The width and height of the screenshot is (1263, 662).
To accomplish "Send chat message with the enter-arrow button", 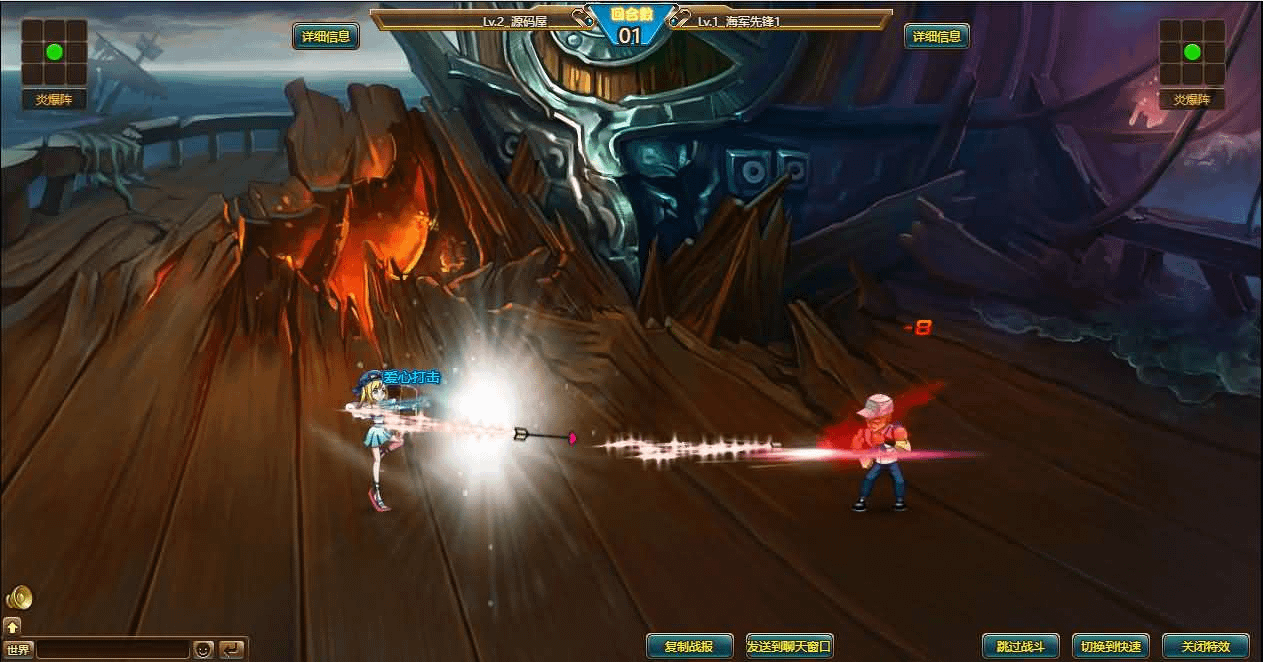I will 232,650.
